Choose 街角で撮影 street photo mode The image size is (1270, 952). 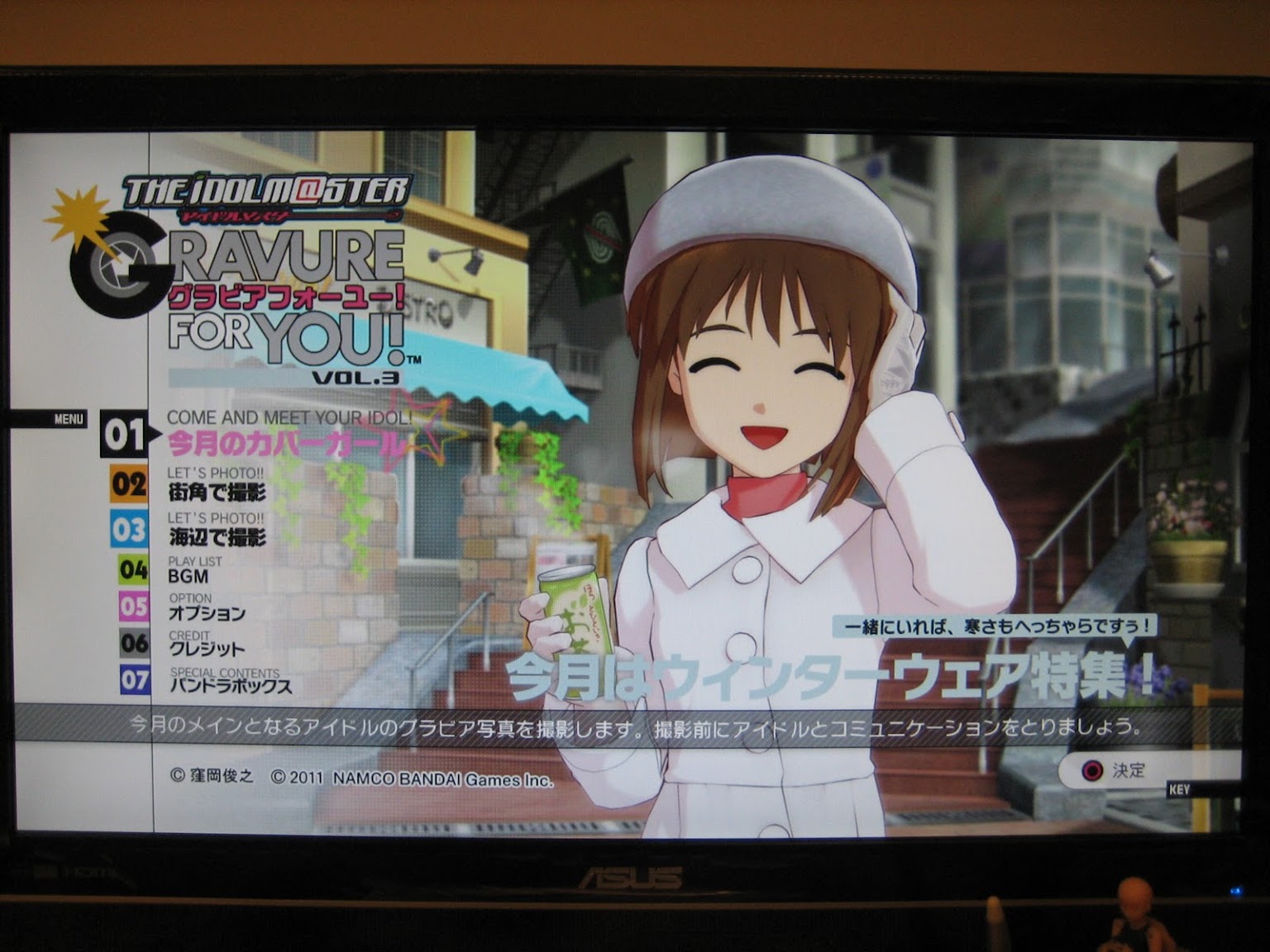click(x=217, y=493)
